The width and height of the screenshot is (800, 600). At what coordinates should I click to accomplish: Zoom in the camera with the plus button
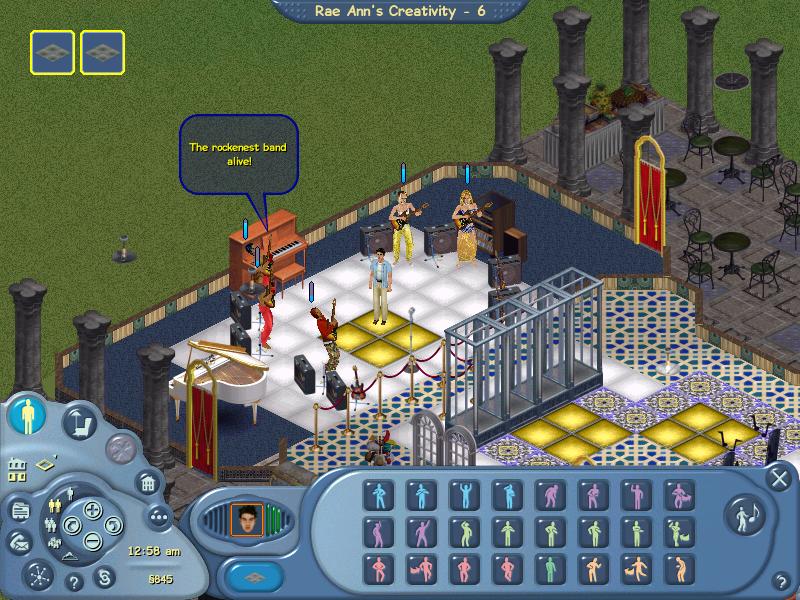(93, 510)
